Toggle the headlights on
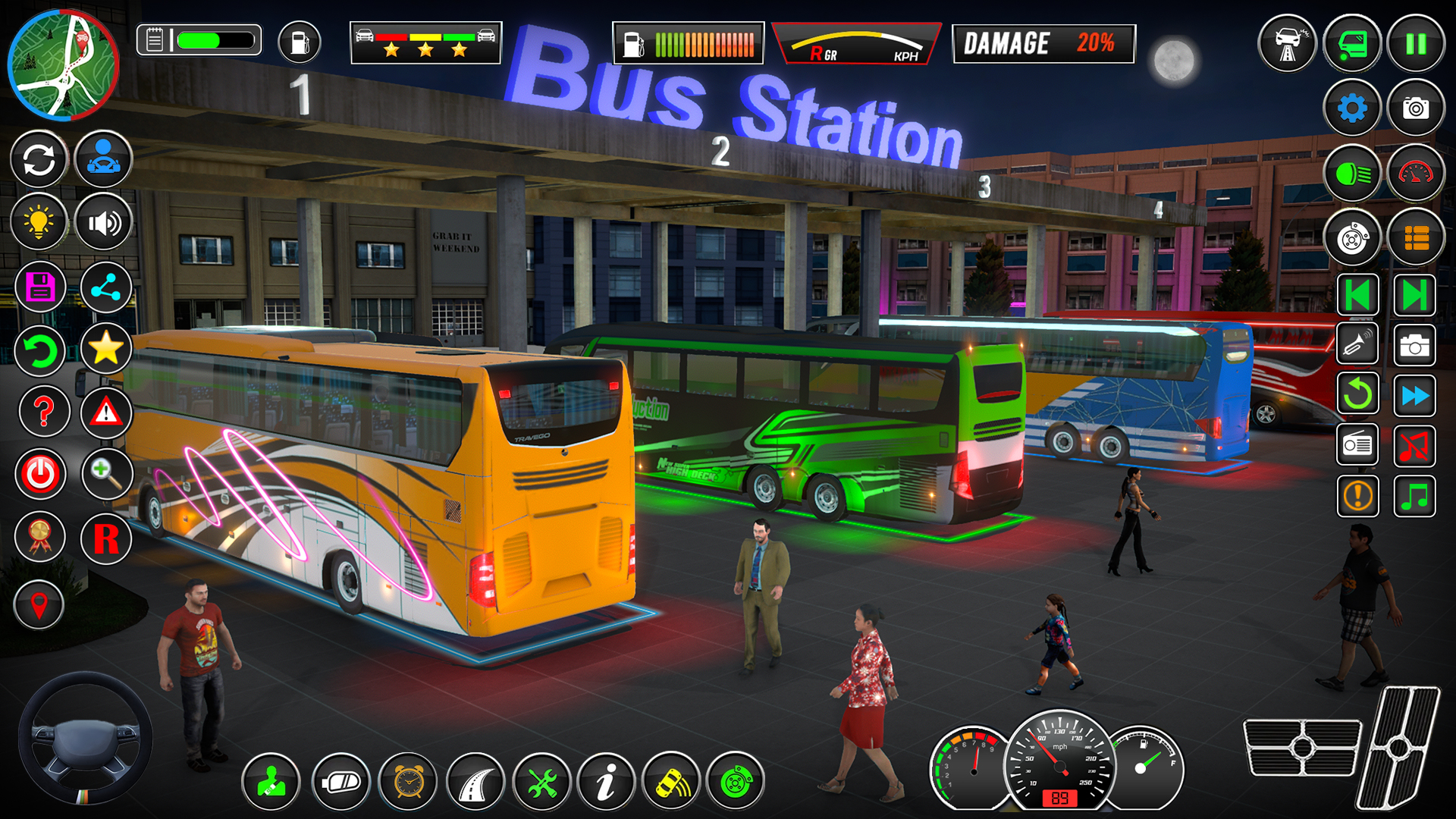1456x819 pixels. click(x=1356, y=173)
